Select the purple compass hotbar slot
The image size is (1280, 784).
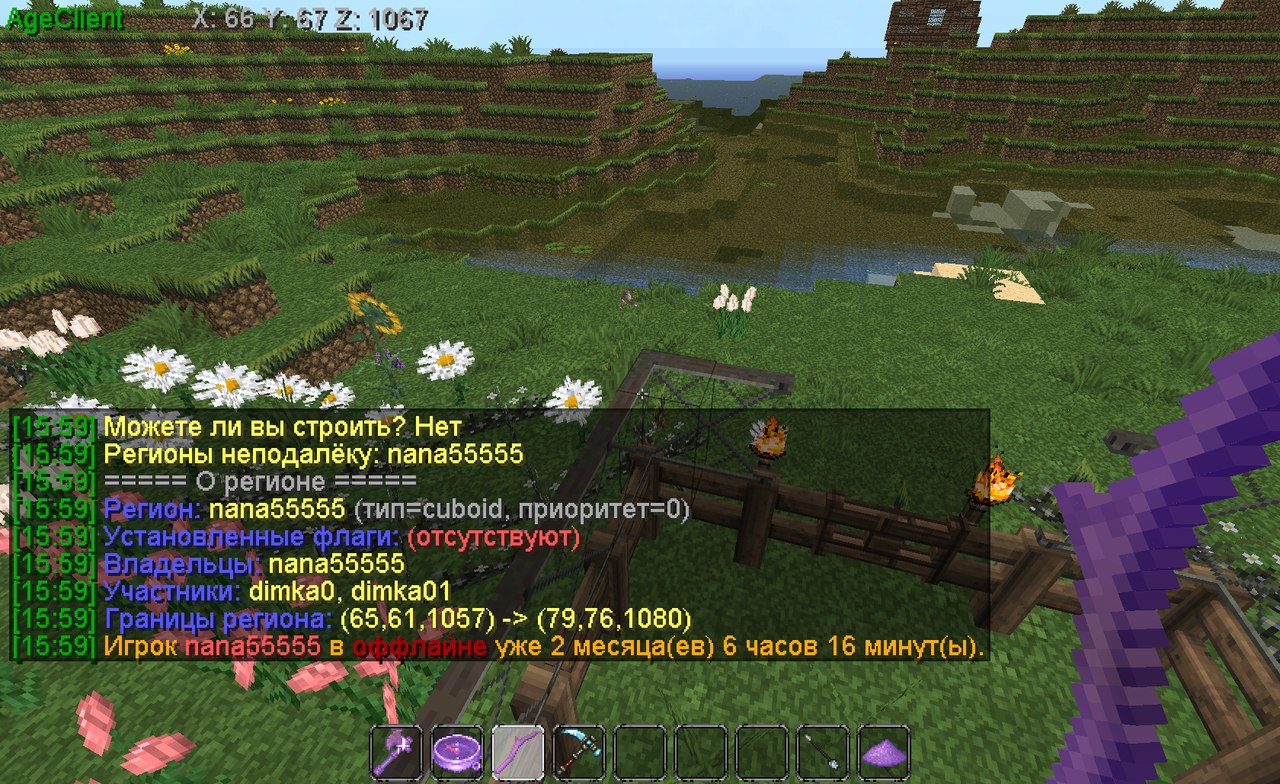pos(457,750)
